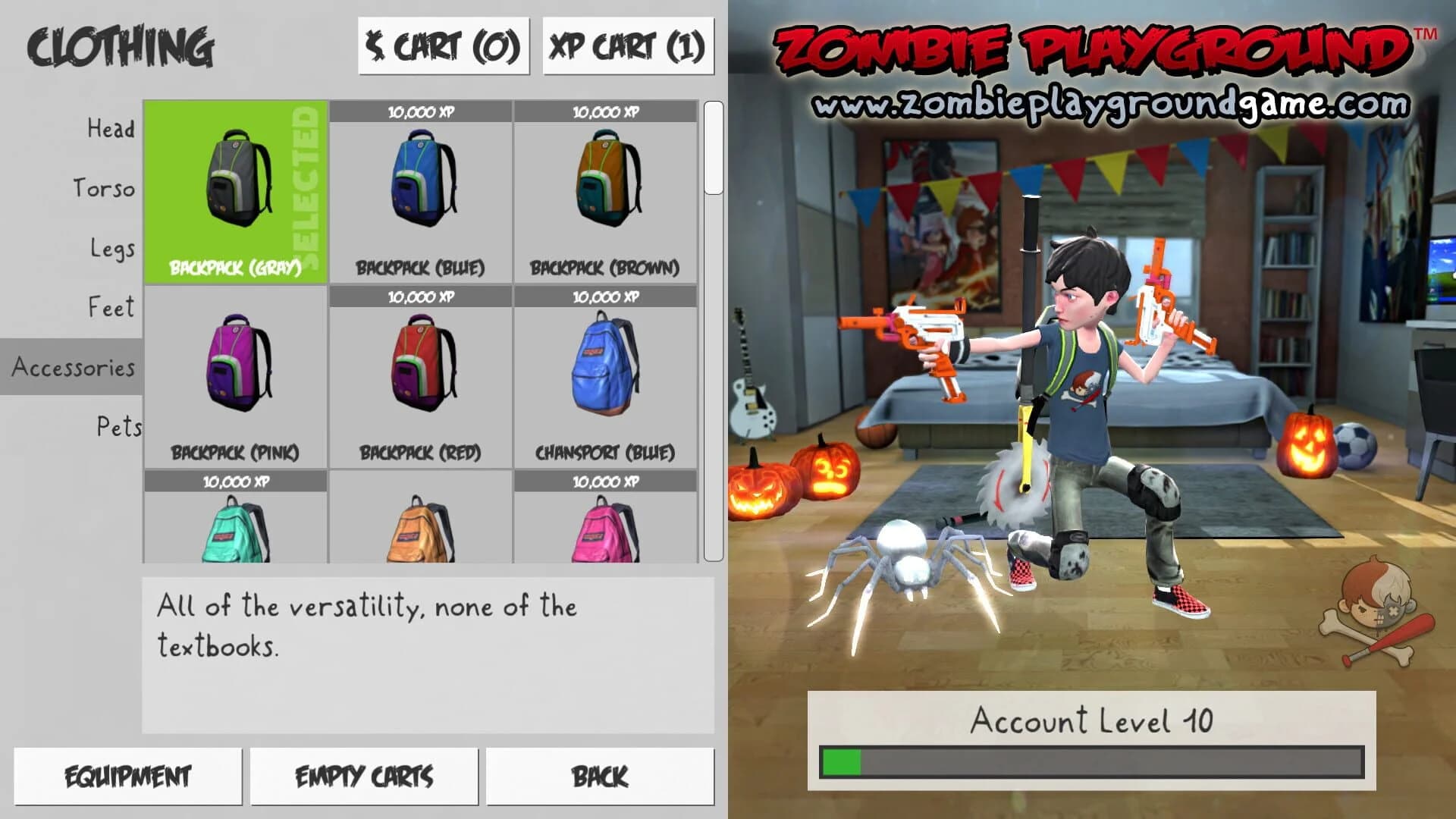Select the Backpack (Brown) item
Image resolution: width=1456 pixels, height=819 pixels.
pyautogui.click(x=605, y=190)
